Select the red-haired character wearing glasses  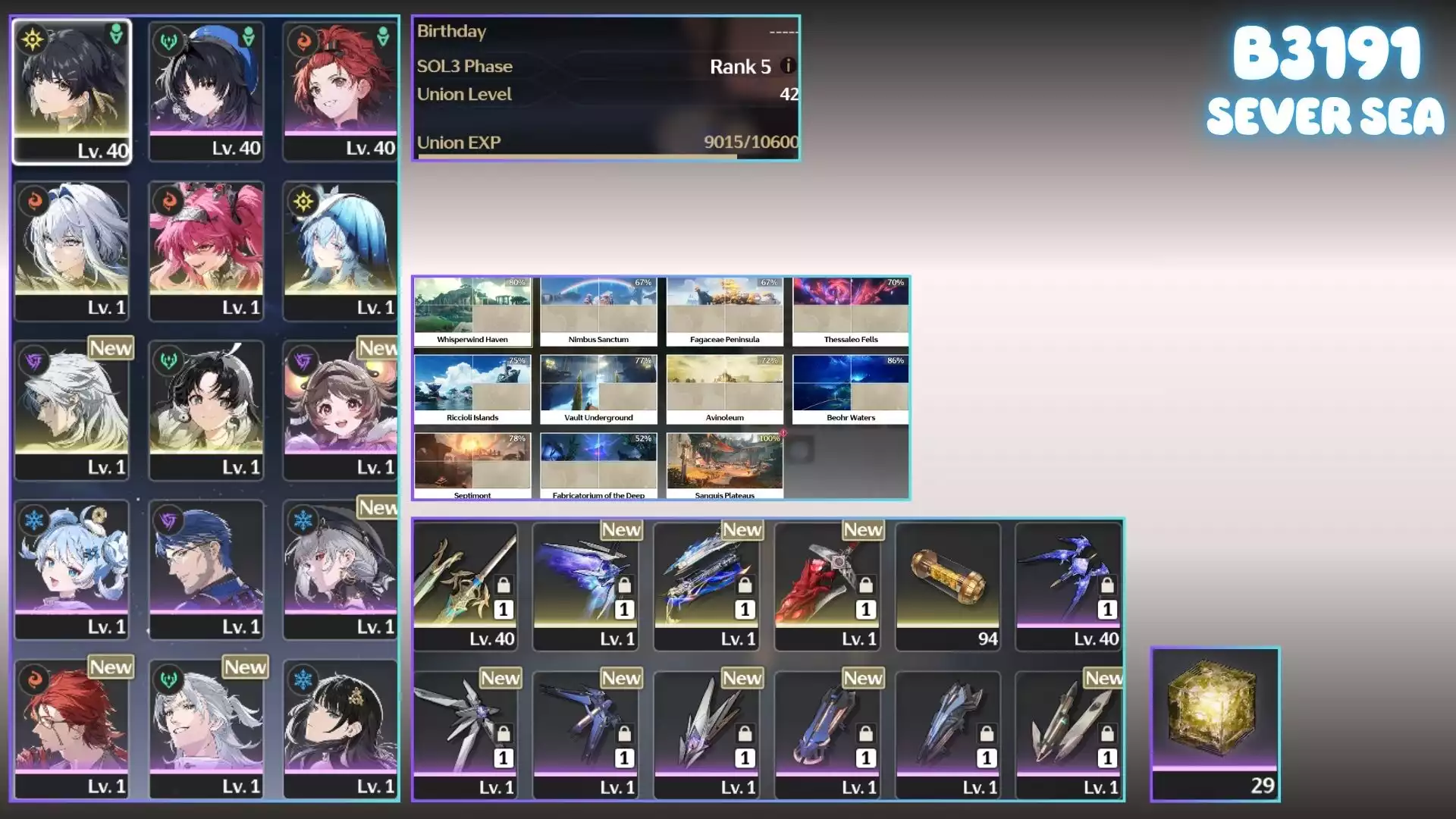click(72, 729)
